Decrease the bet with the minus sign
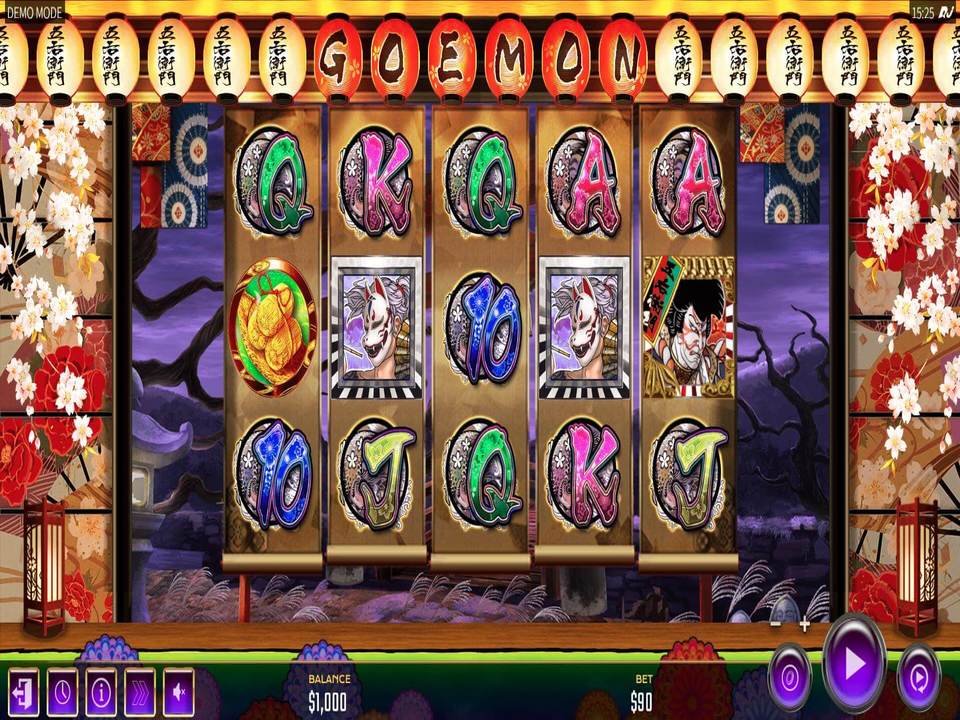 (x=776, y=625)
